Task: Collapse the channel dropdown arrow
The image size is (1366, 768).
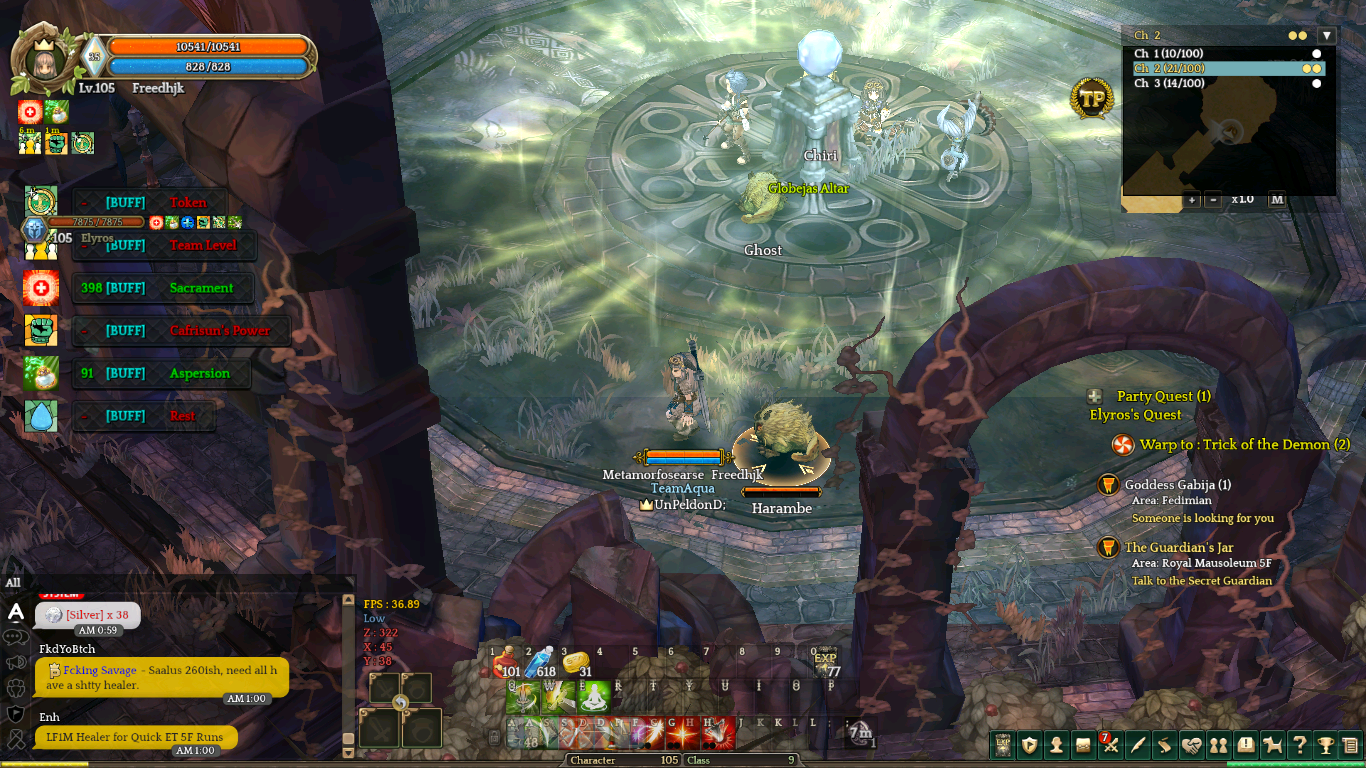Action: (1327, 35)
